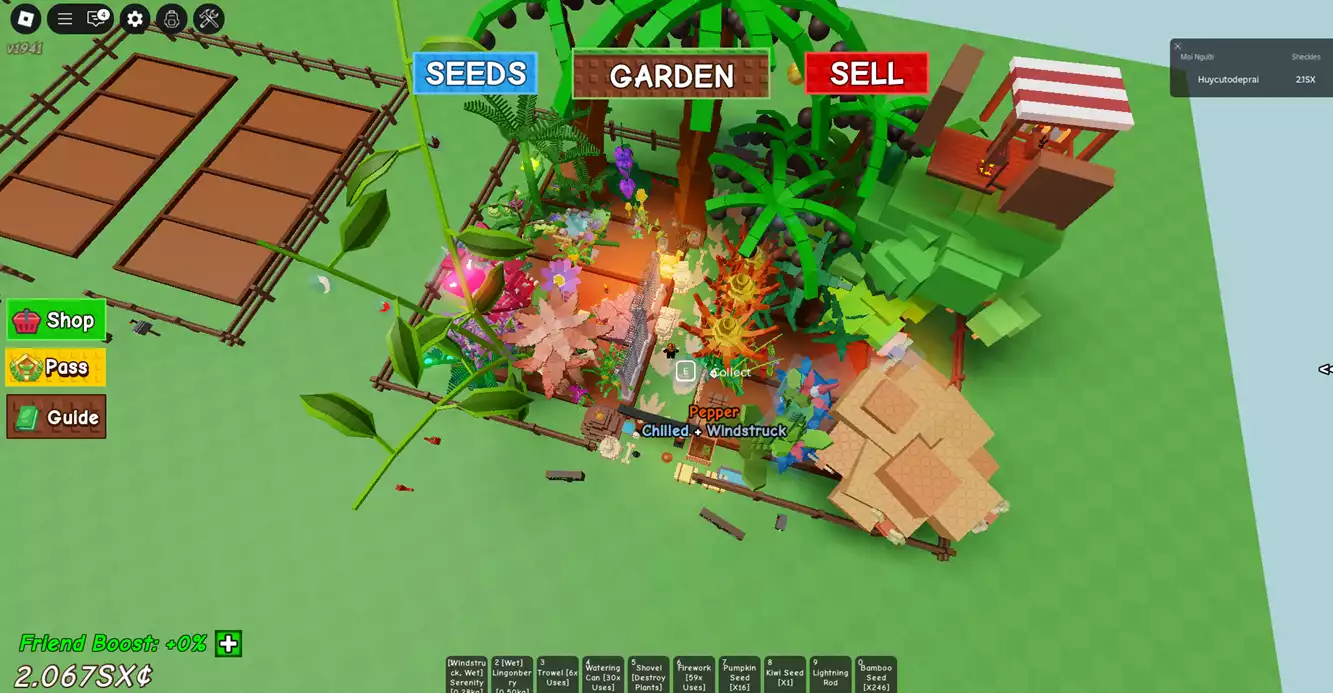Screen dimensions: 1333x693
Task: Open the Shop menu
Action: 56,320
